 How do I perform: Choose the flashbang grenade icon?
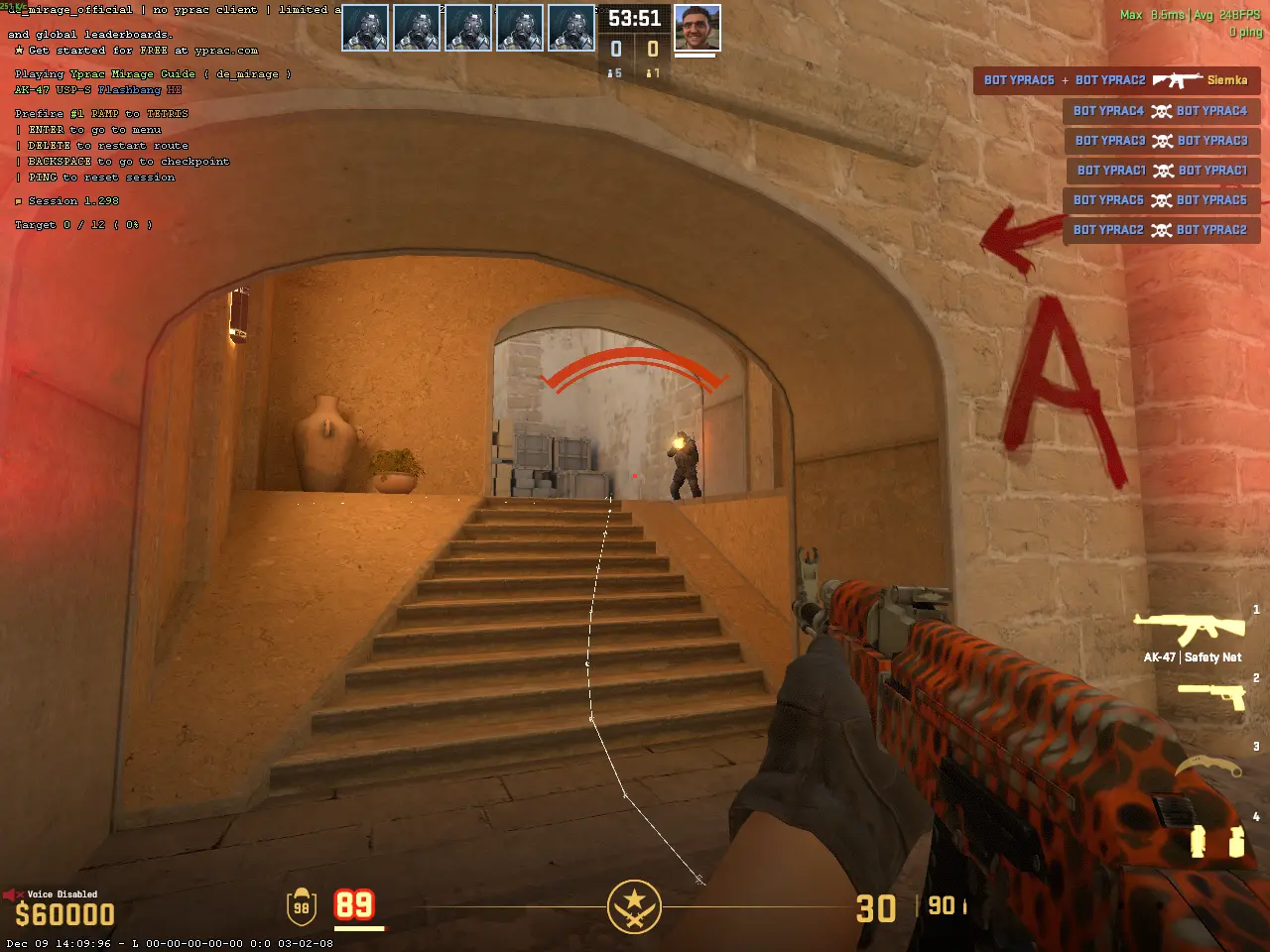(1198, 841)
